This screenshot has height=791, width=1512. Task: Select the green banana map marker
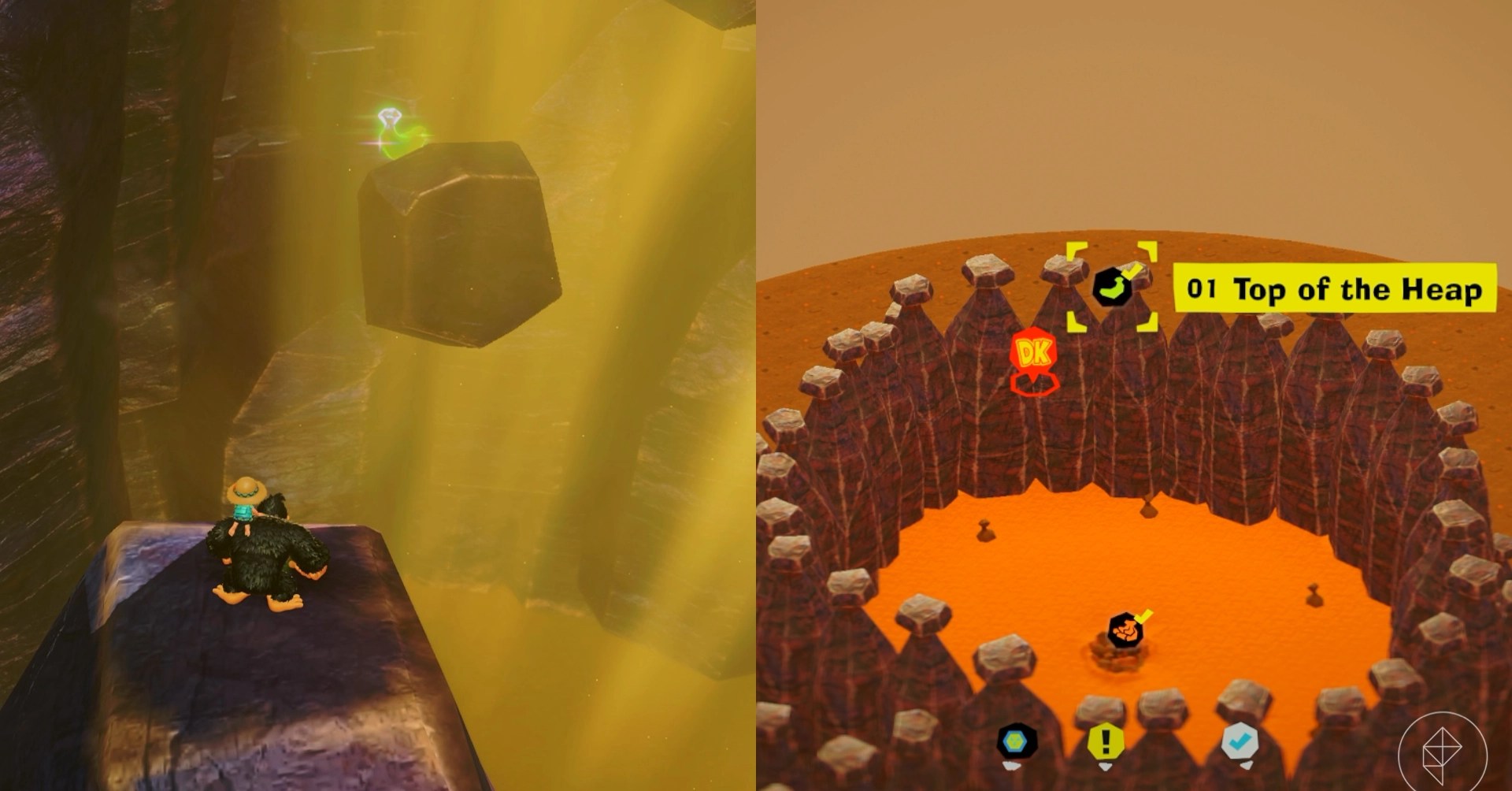[1113, 288]
